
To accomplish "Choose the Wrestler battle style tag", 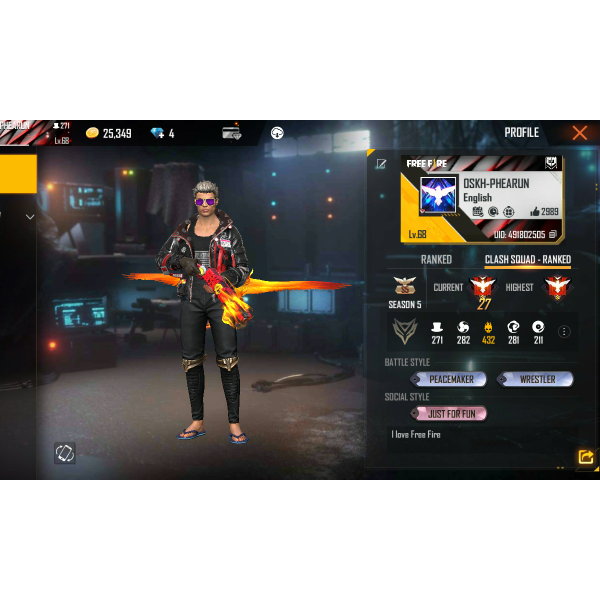I will coord(536,380).
